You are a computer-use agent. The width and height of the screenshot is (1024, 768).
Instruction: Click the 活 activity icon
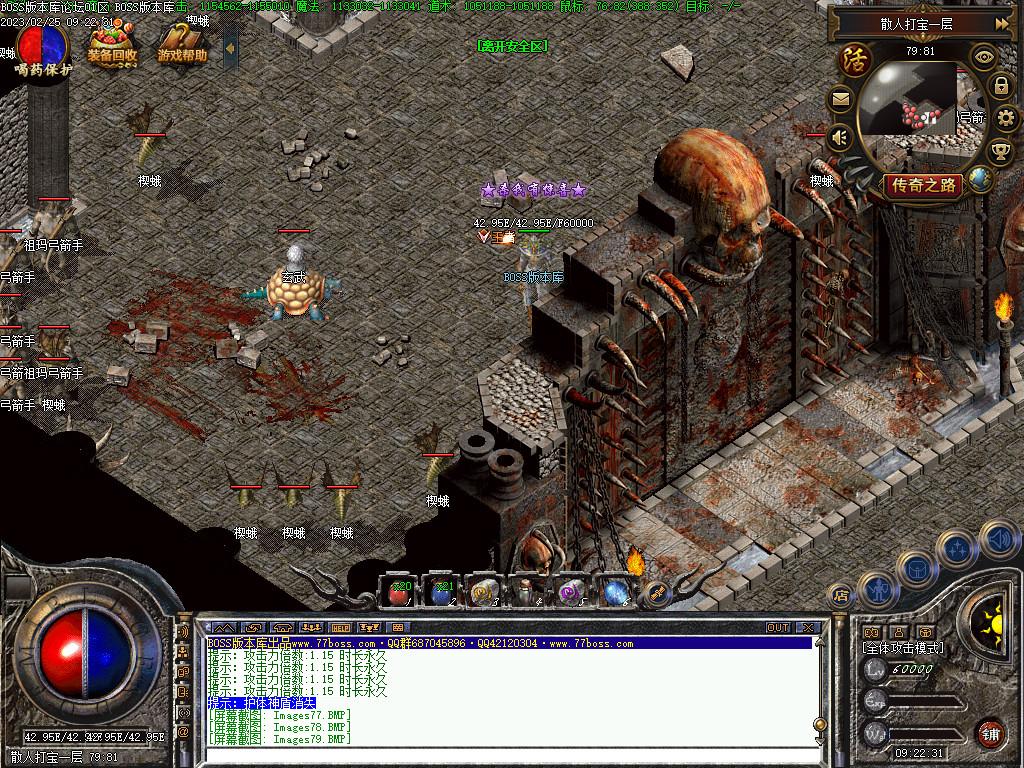[x=855, y=59]
